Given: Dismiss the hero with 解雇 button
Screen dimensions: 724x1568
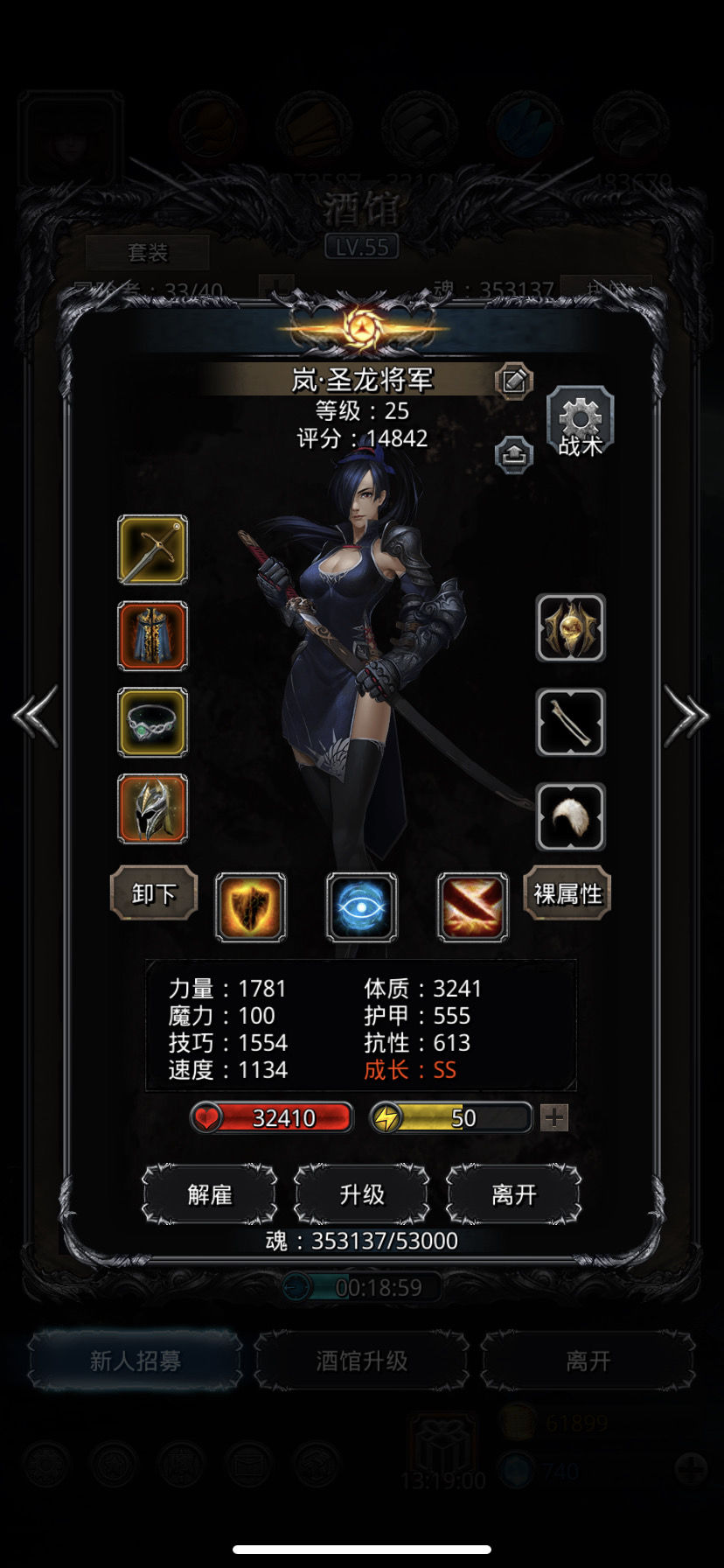Looking at the screenshot, I should point(210,1194).
